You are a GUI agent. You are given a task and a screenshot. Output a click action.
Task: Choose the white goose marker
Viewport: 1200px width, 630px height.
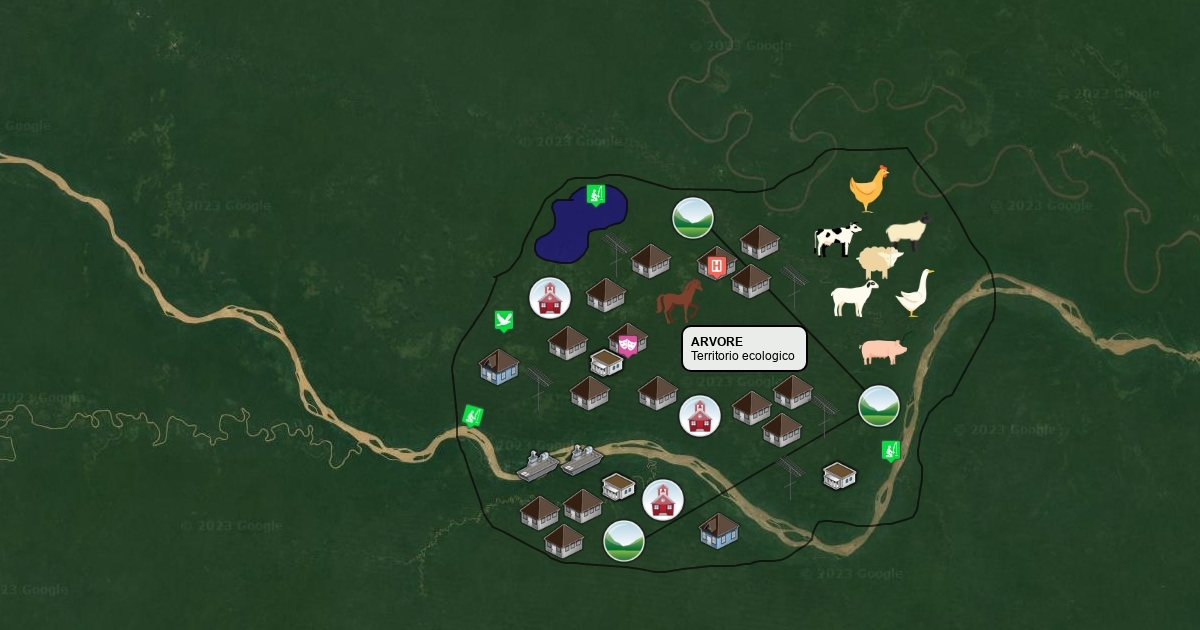coord(914,293)
